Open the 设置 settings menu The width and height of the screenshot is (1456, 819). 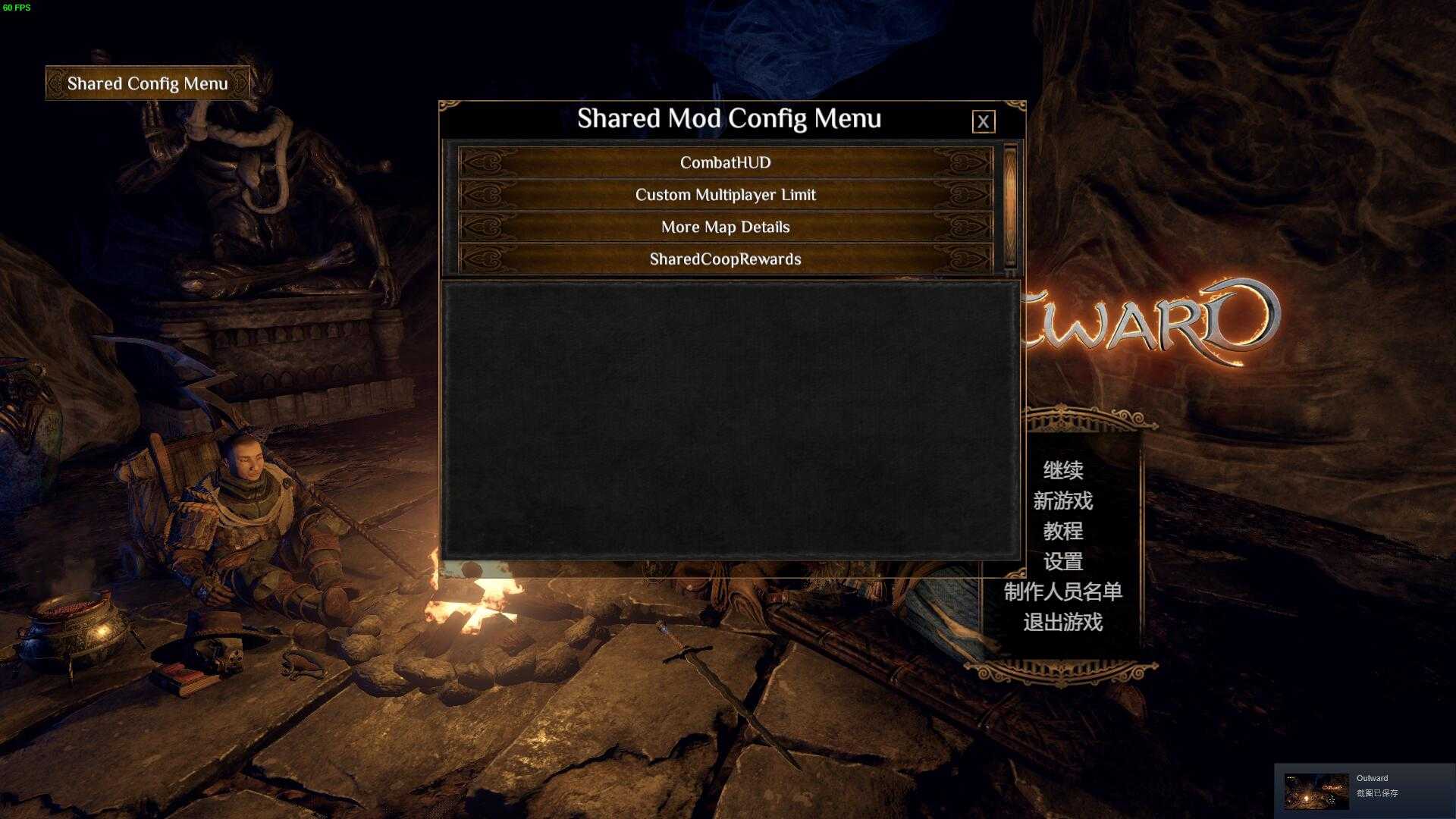[1065, 562]
